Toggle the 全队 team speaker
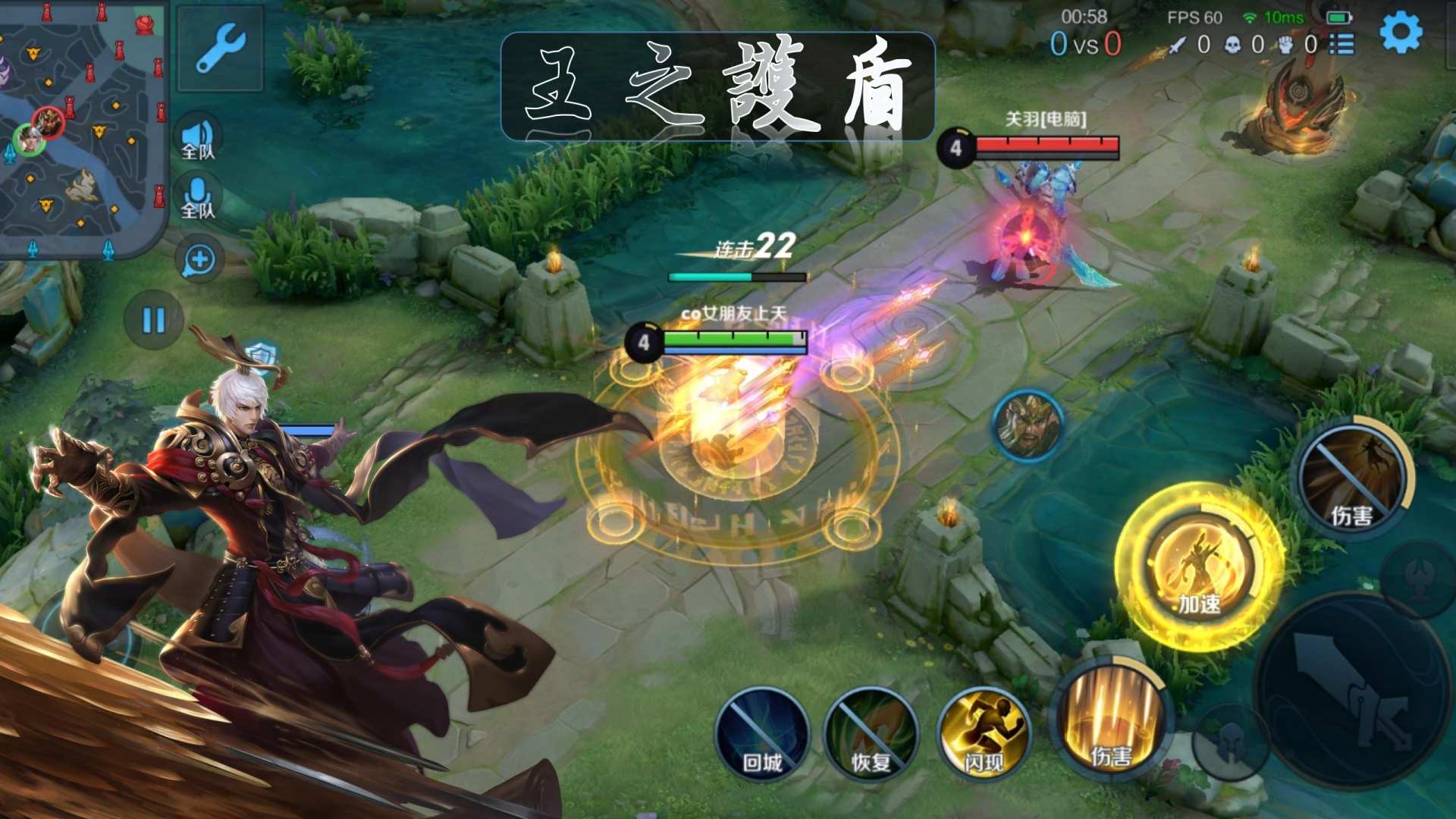 tap(198, 140)
